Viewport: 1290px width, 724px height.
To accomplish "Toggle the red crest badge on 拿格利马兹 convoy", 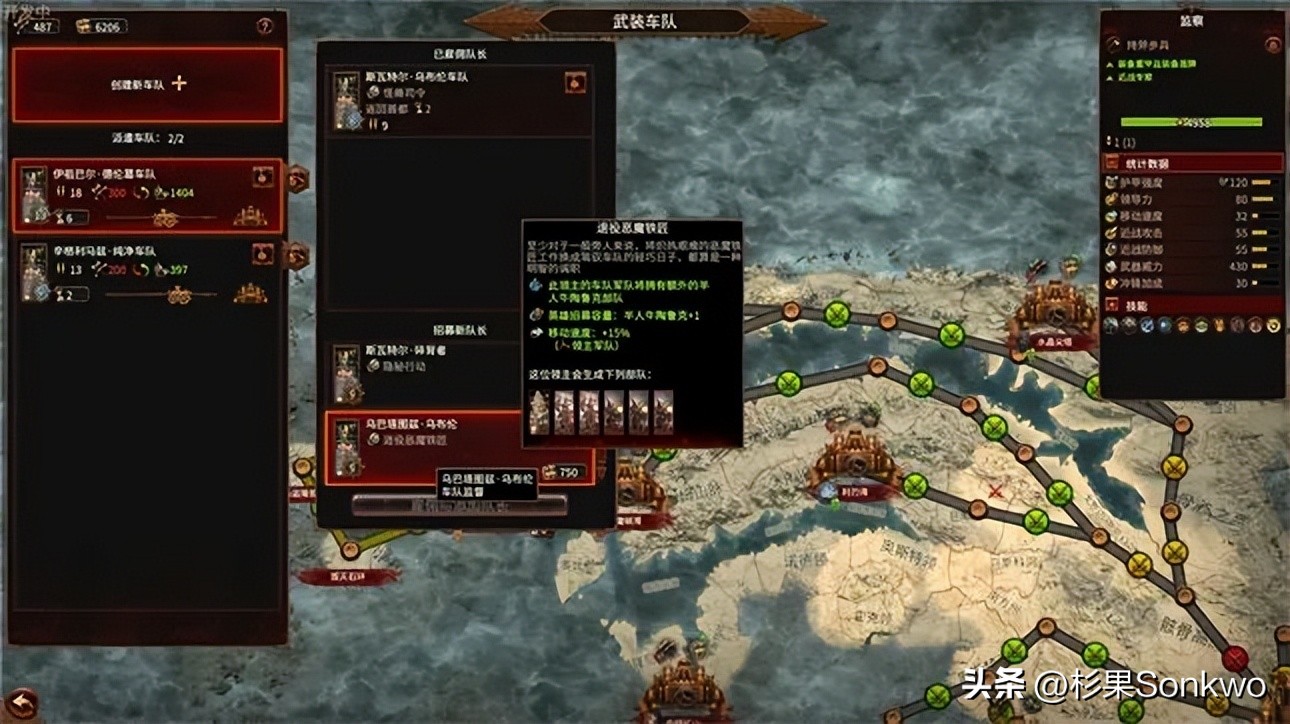I will [262, 253].
